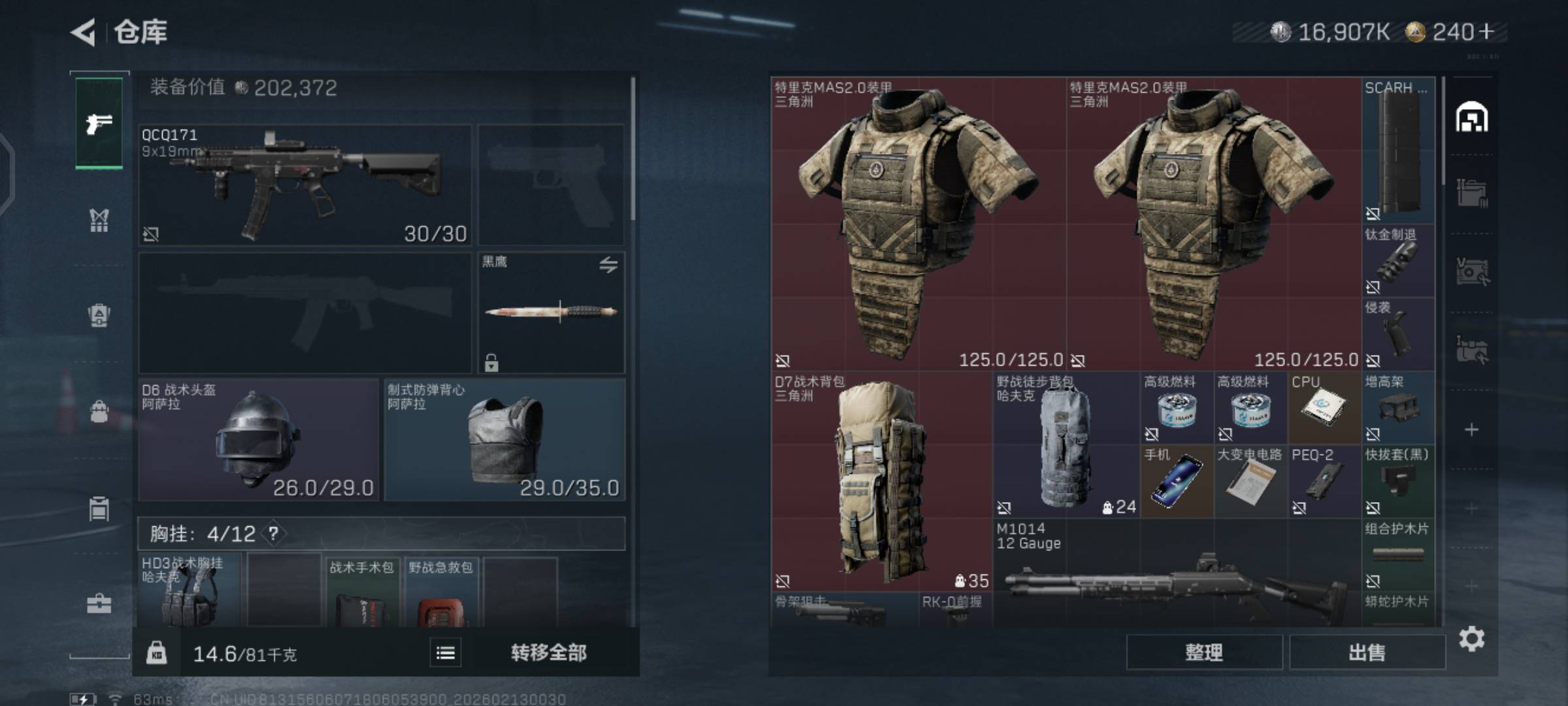Open the gear settings icon
The width and height of the screenshot is (1568, 706).
[x=1471, y=639]
